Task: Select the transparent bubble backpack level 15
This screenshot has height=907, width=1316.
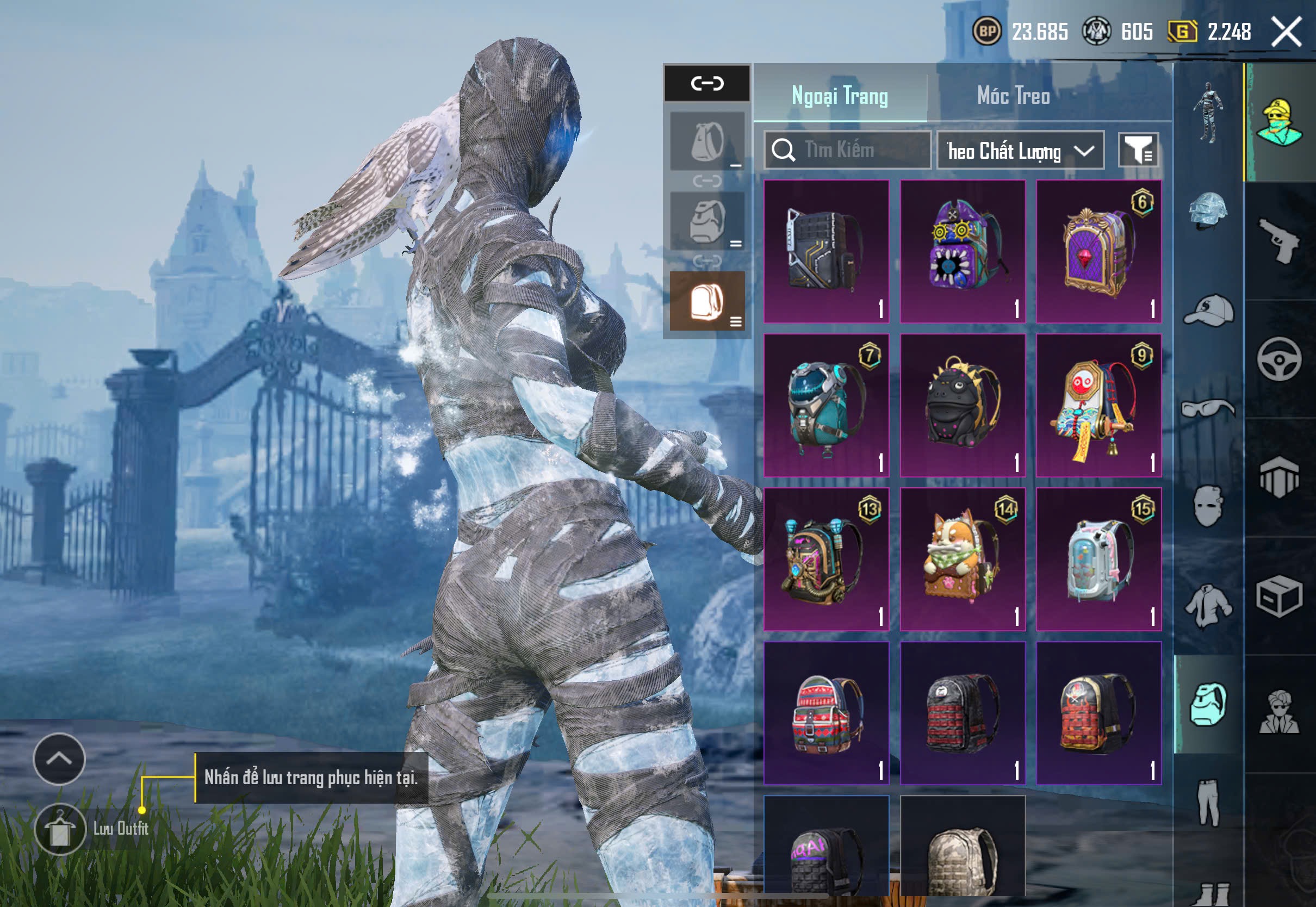Action: pyautogui.click(x=1098, y=559)
